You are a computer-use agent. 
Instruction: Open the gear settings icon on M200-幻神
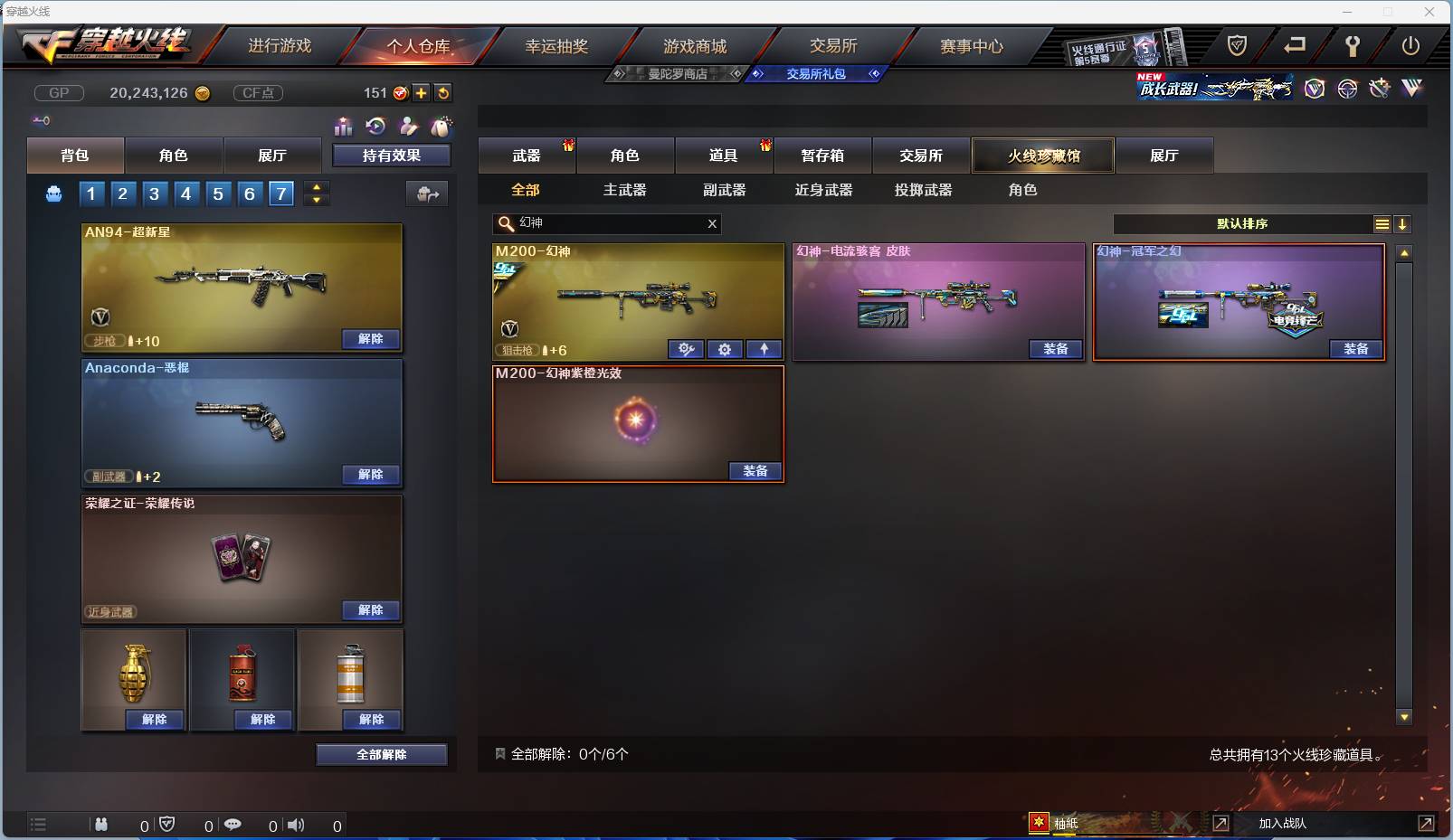click(726, 349)
